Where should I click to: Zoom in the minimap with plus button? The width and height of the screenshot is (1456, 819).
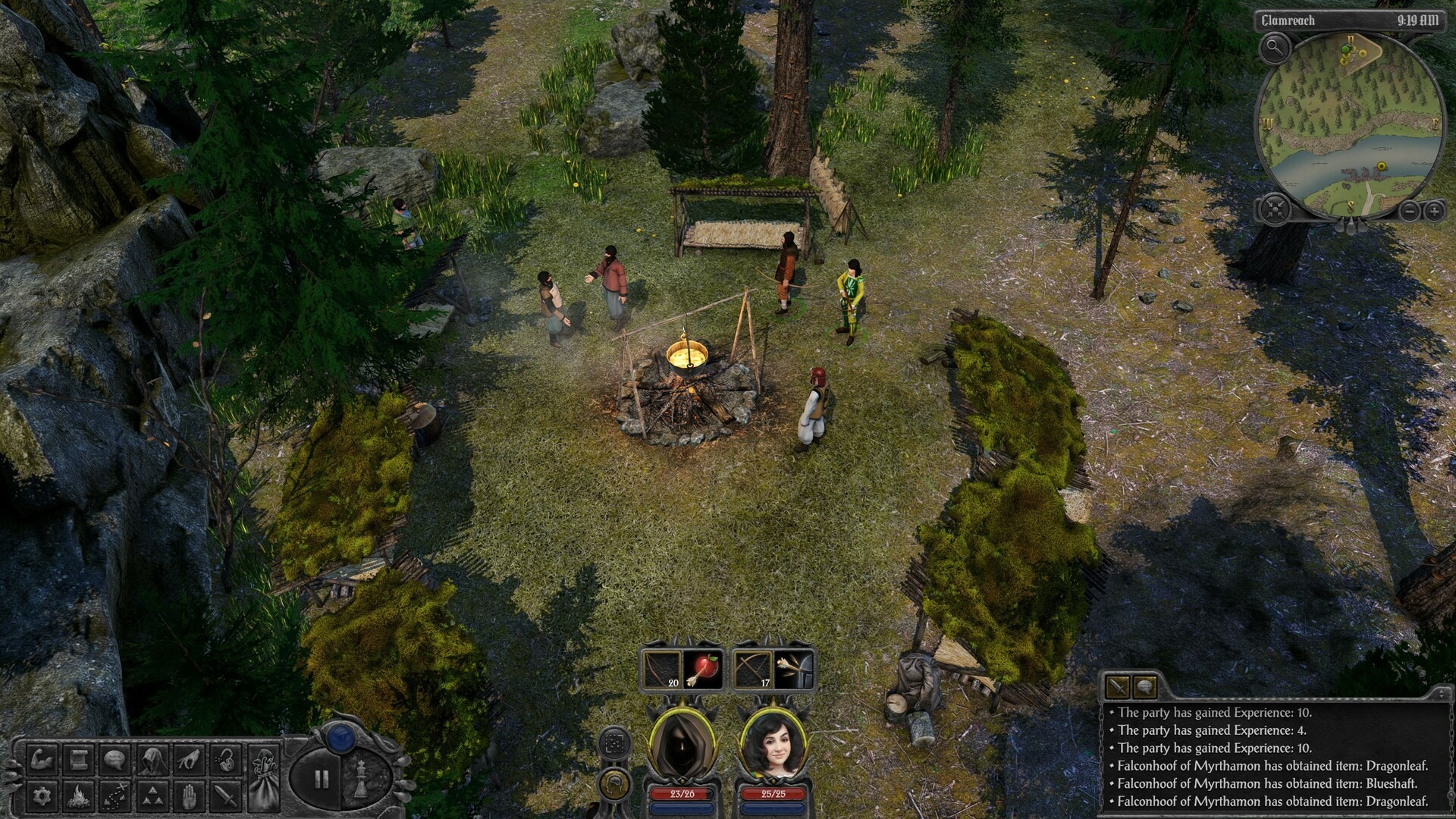[x=1434, y=210]
